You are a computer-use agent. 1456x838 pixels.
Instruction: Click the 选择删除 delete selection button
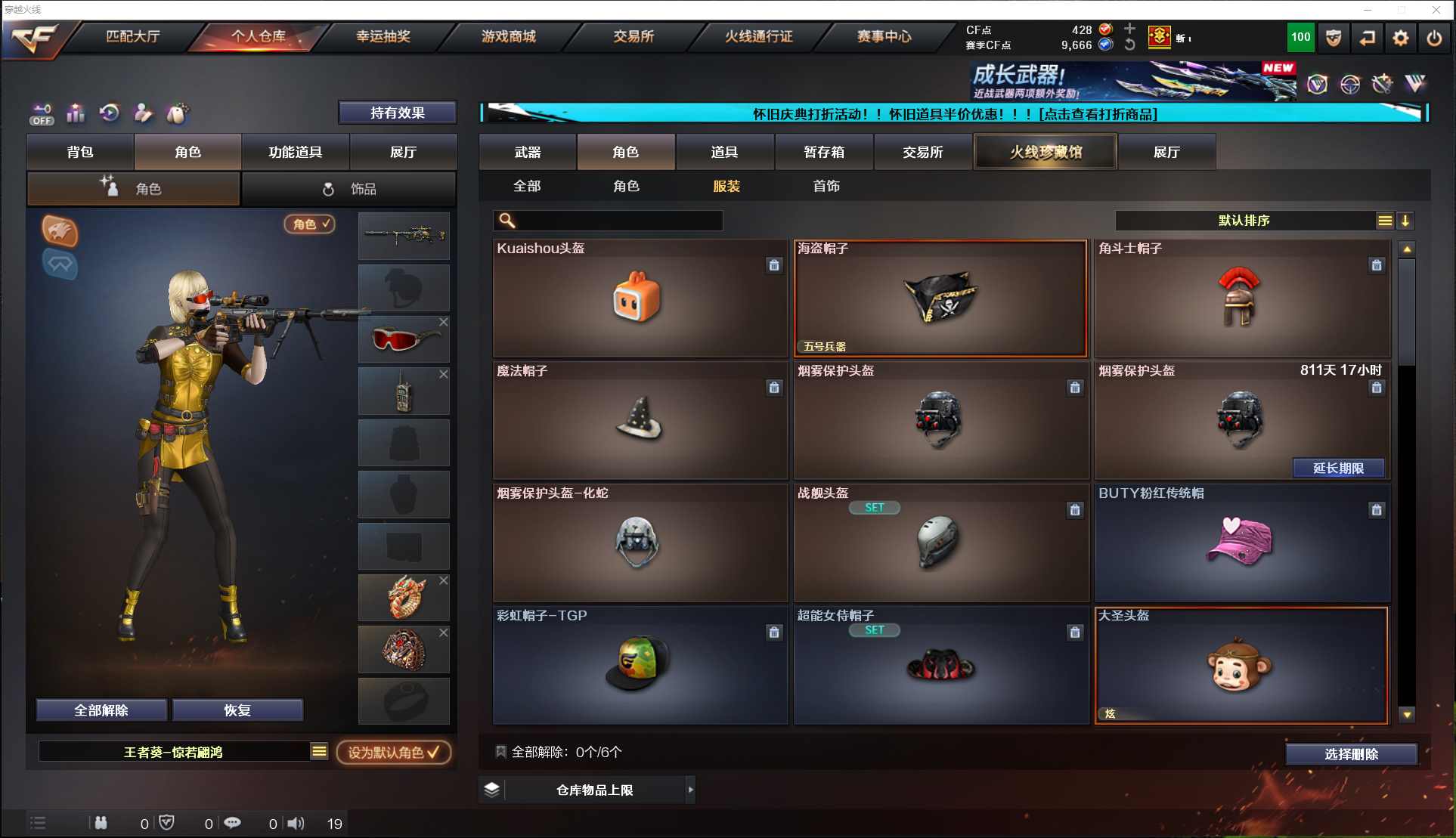[x=1351, y=754]
